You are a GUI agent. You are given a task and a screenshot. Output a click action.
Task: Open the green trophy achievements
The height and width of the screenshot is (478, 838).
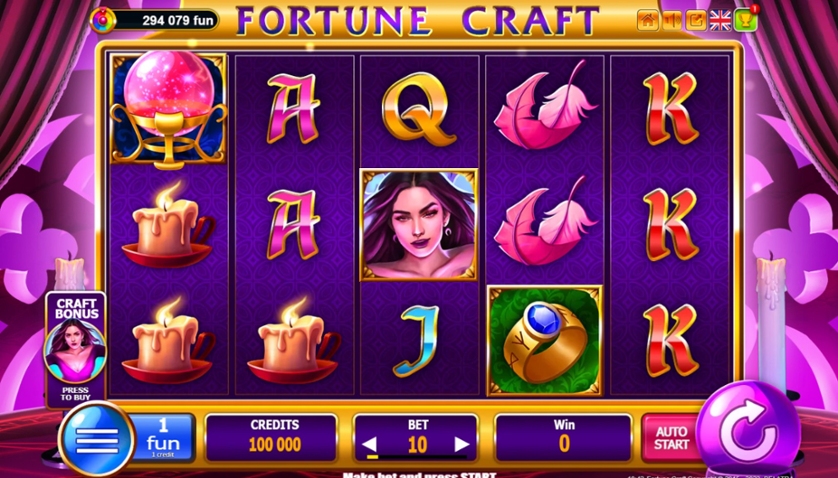coord(745,19)
